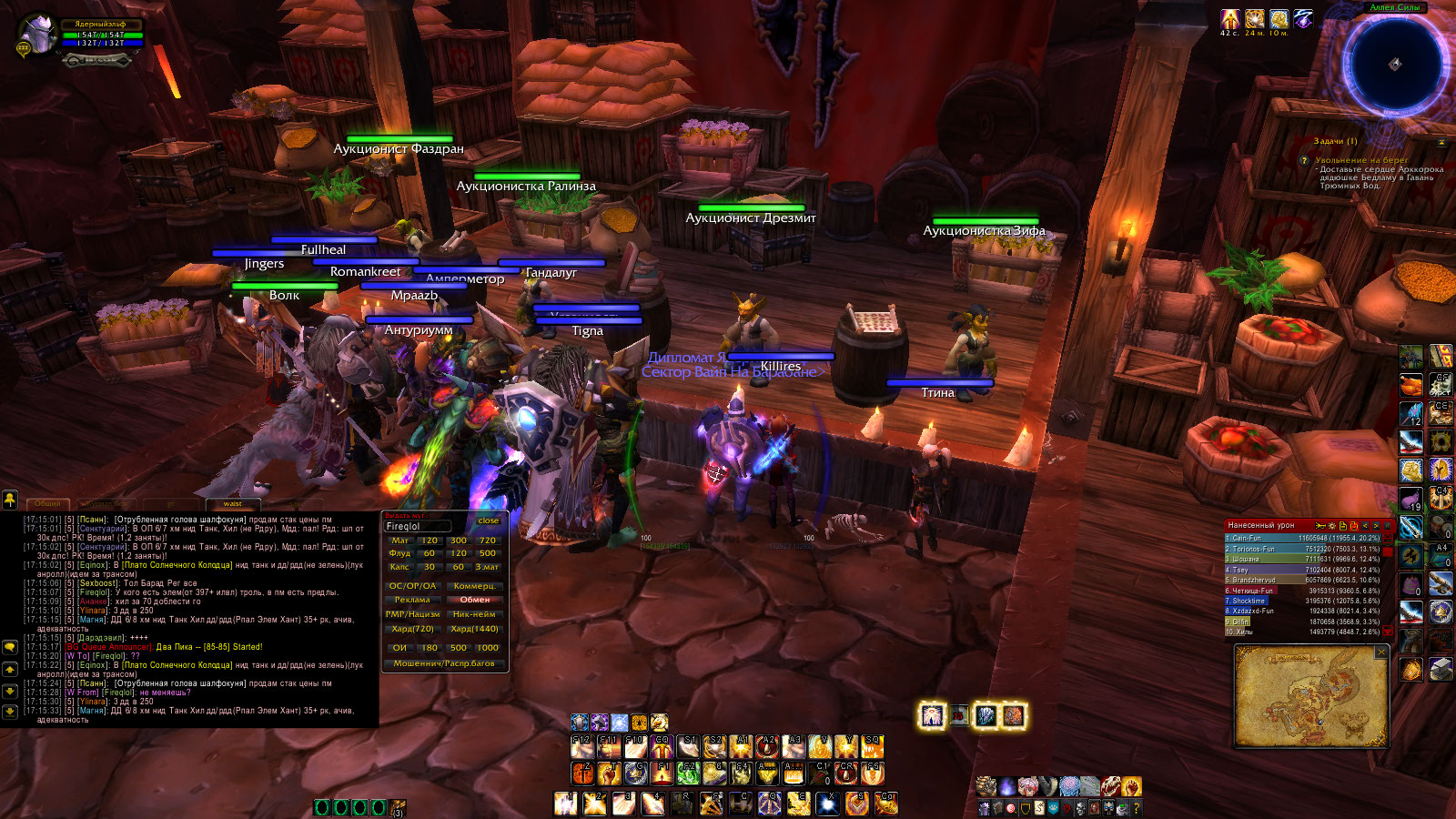Click the Хард(1440) button
The image size is (1456, 819).
474,629
